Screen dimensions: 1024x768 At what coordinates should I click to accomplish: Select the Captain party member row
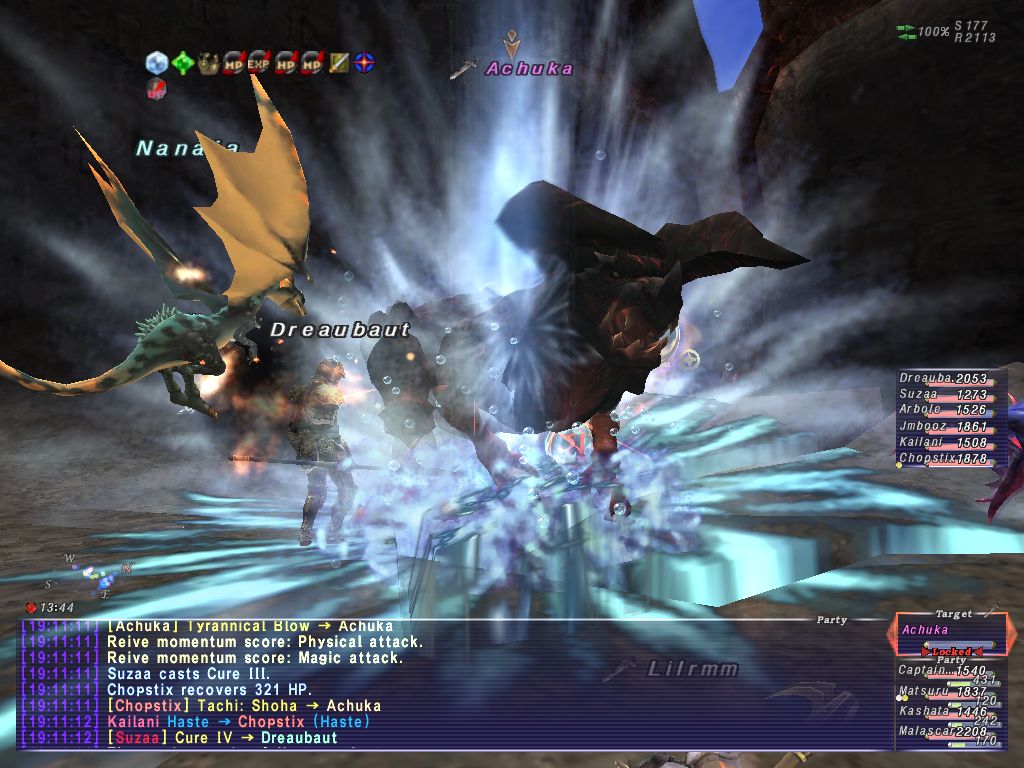[x=942, y=671]
